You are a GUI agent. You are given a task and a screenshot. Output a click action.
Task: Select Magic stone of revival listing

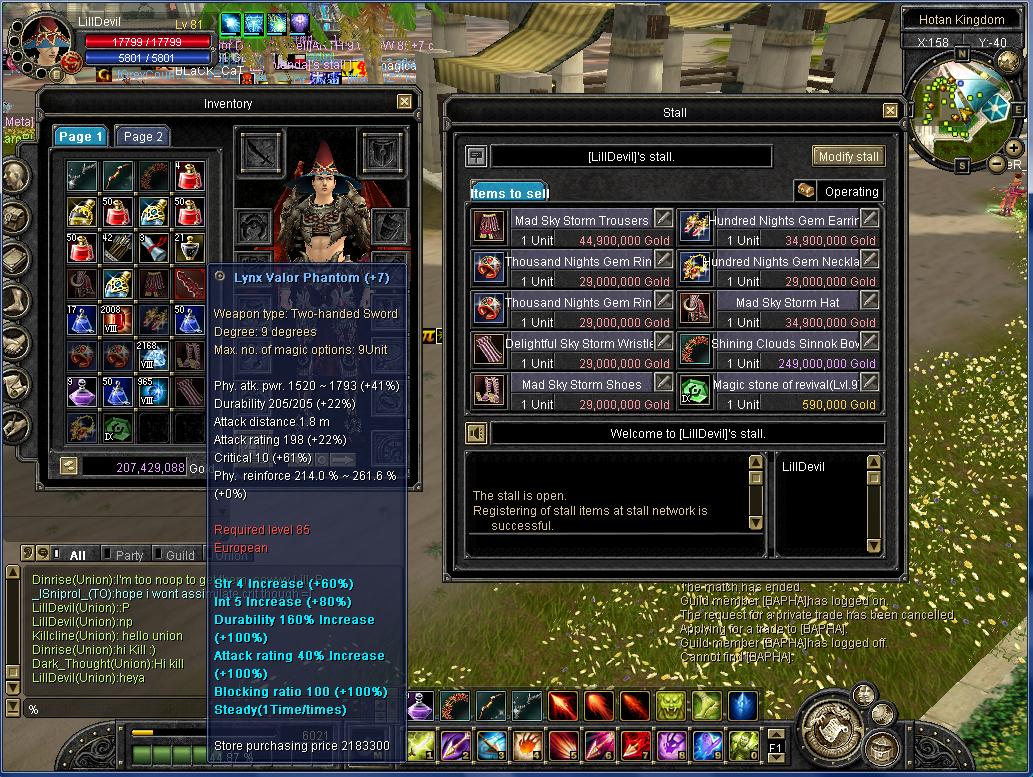(785, 385)
